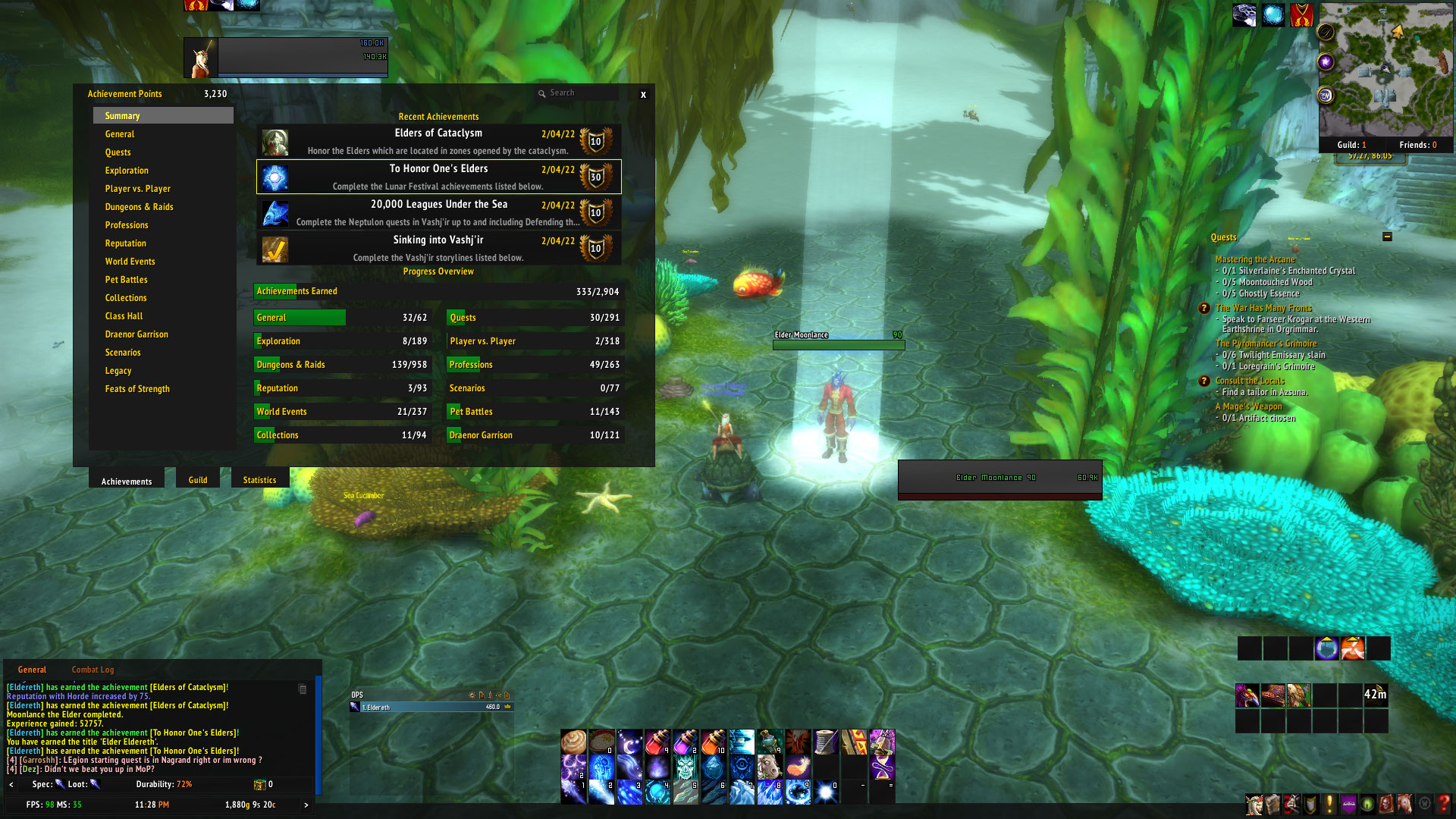Select the Mastering the Arcane quest
Image resolution: width=1456 pixels, height=819 pixels.
click(1255, 259)
